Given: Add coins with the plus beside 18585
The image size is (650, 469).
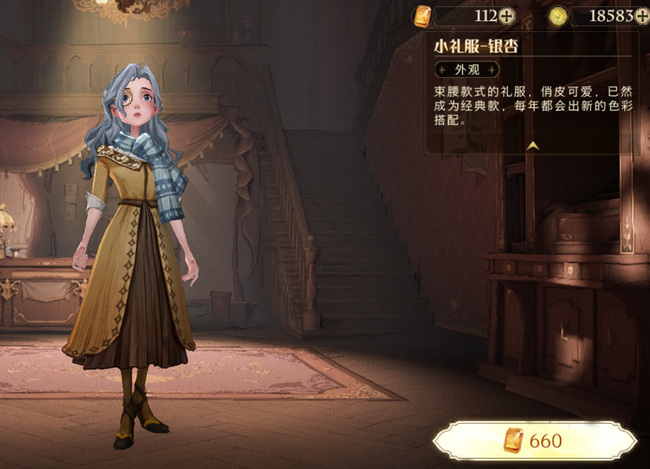Looking at the screenshot, I should pos(640,15).
